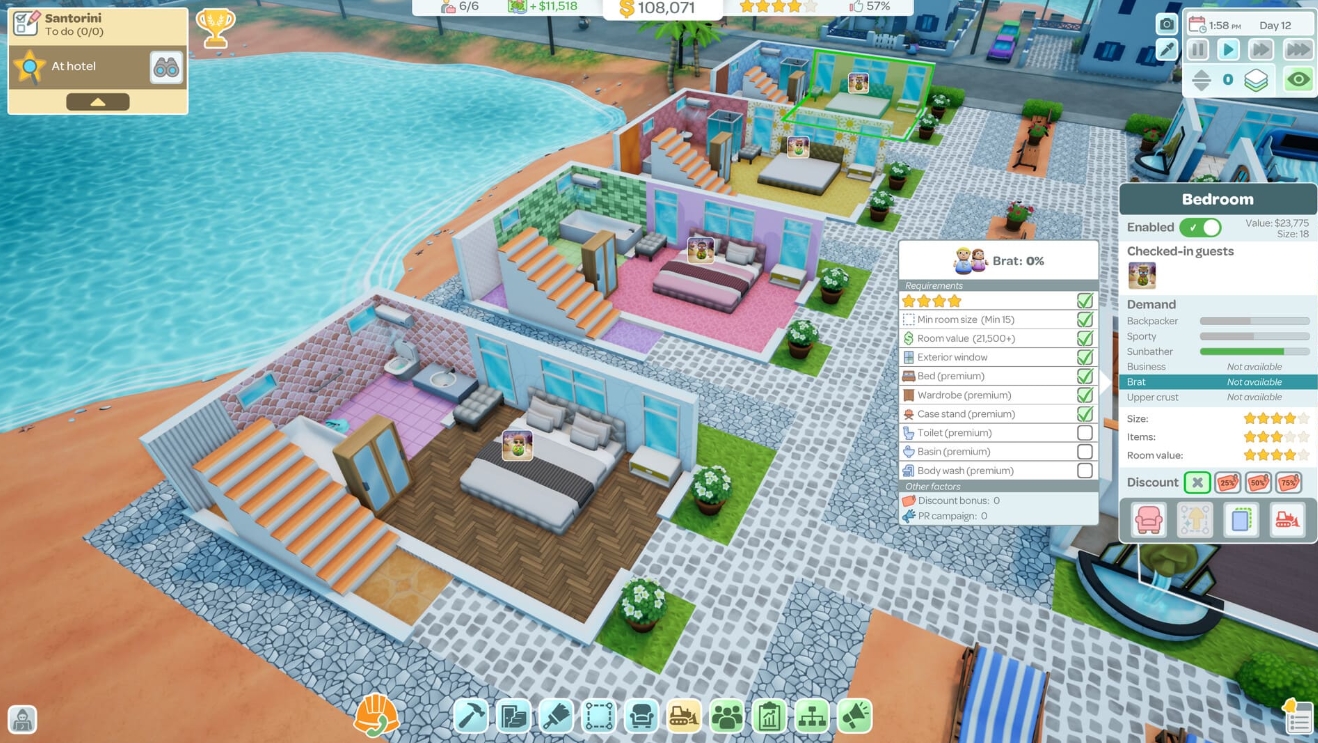Select the eyedropper pick tool
The height and width of the screenshot is (743, 1318).
pos(1166,48)
